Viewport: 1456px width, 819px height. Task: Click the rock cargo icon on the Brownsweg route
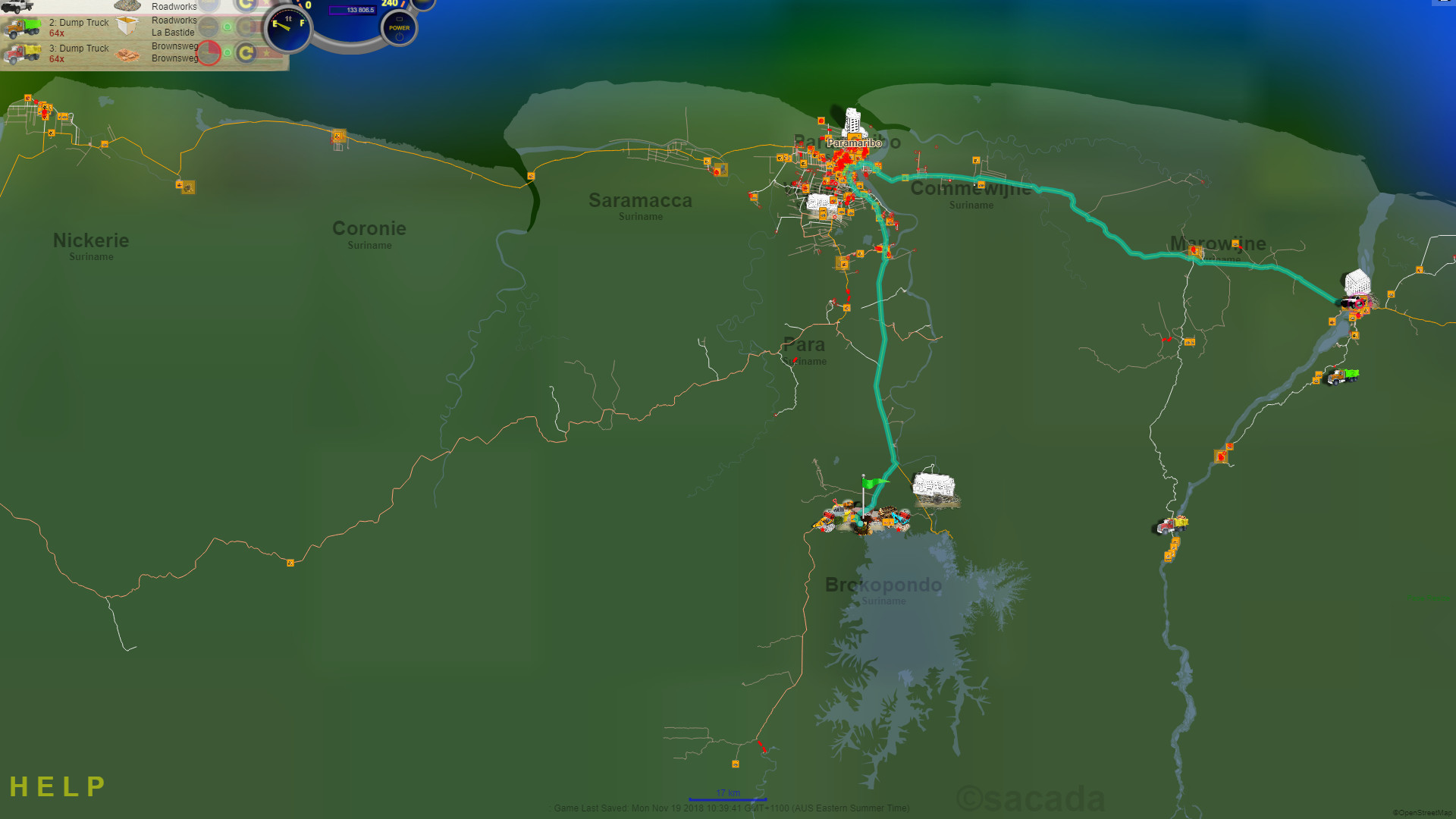point(126,55)
